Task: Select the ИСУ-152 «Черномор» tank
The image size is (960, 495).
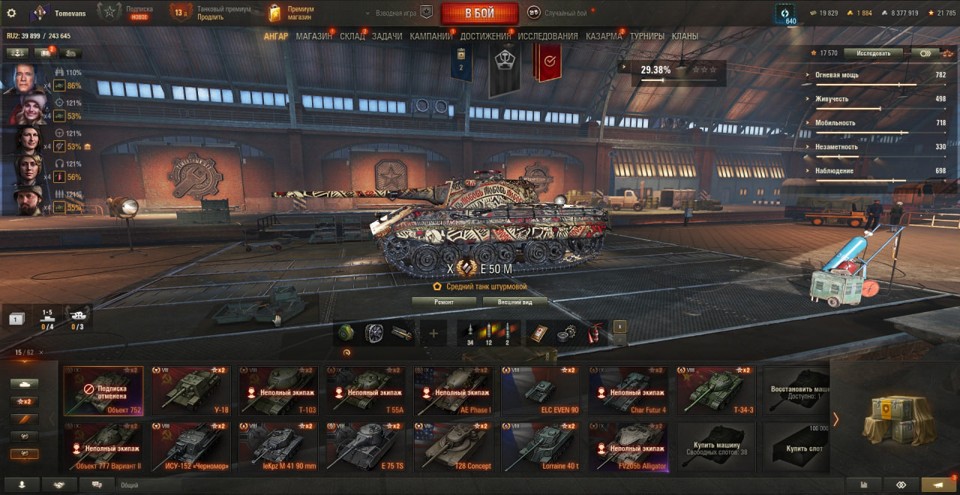Action: (191, 446)
